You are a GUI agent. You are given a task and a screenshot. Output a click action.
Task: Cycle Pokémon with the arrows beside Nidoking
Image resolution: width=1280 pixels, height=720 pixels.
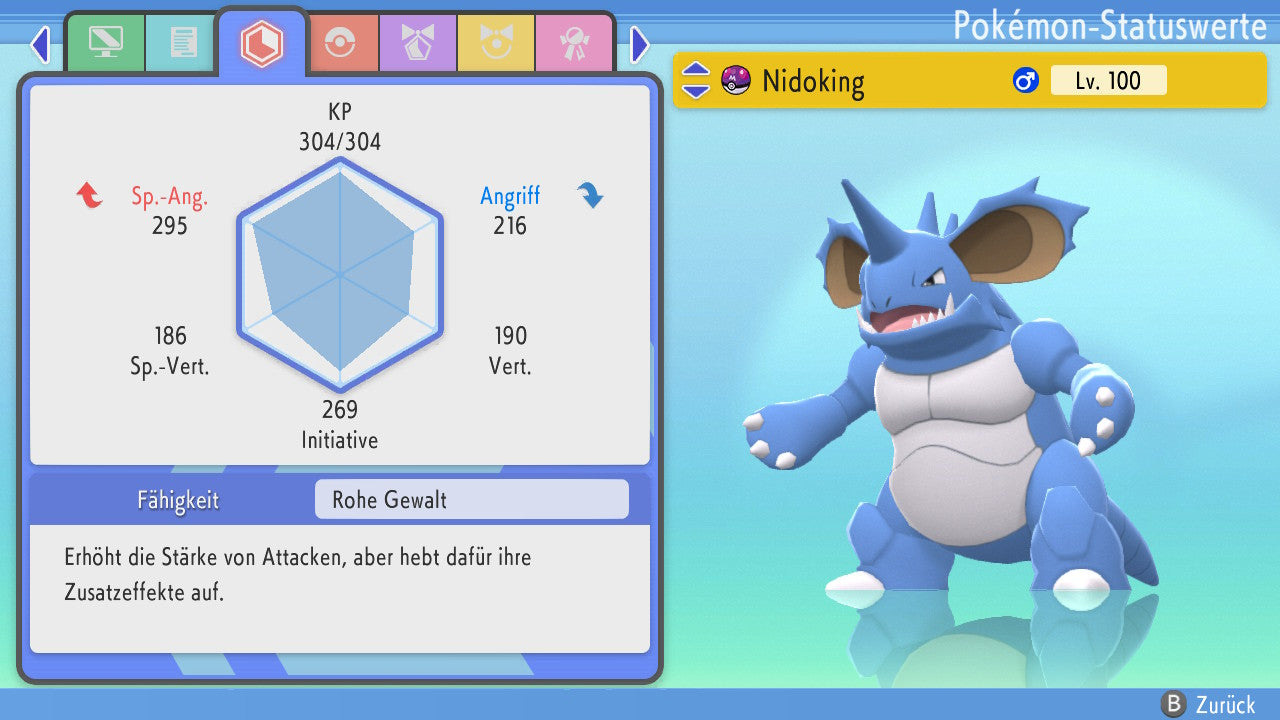coord(696,80)
